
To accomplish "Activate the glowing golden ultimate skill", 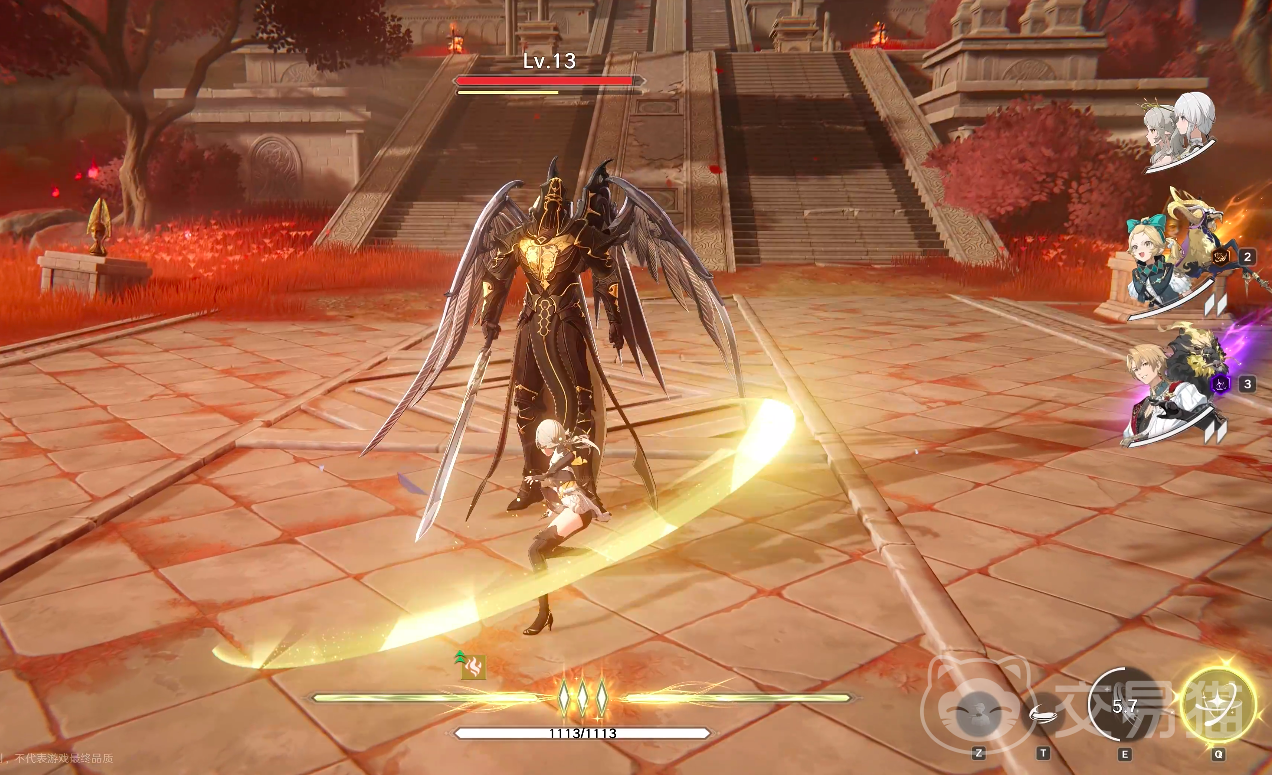I will [x=1218, y=705].
